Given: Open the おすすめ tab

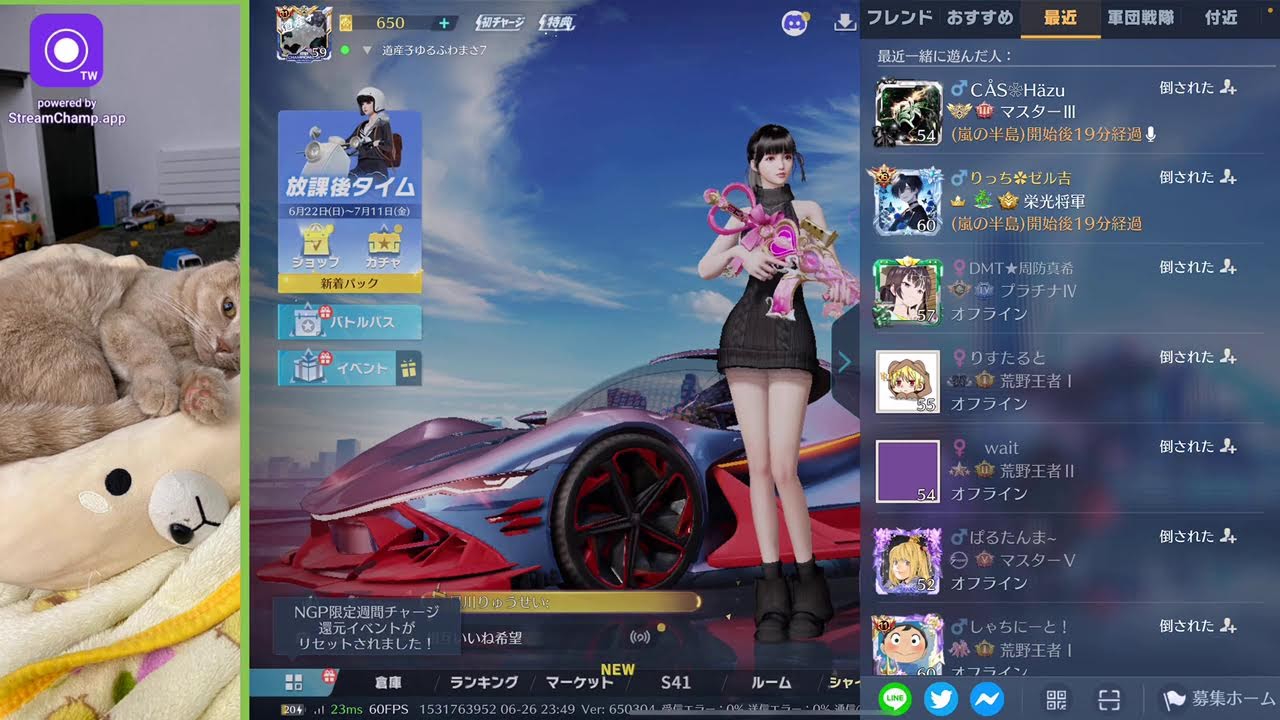Looking at the screenshot, I should pos(979,17).
